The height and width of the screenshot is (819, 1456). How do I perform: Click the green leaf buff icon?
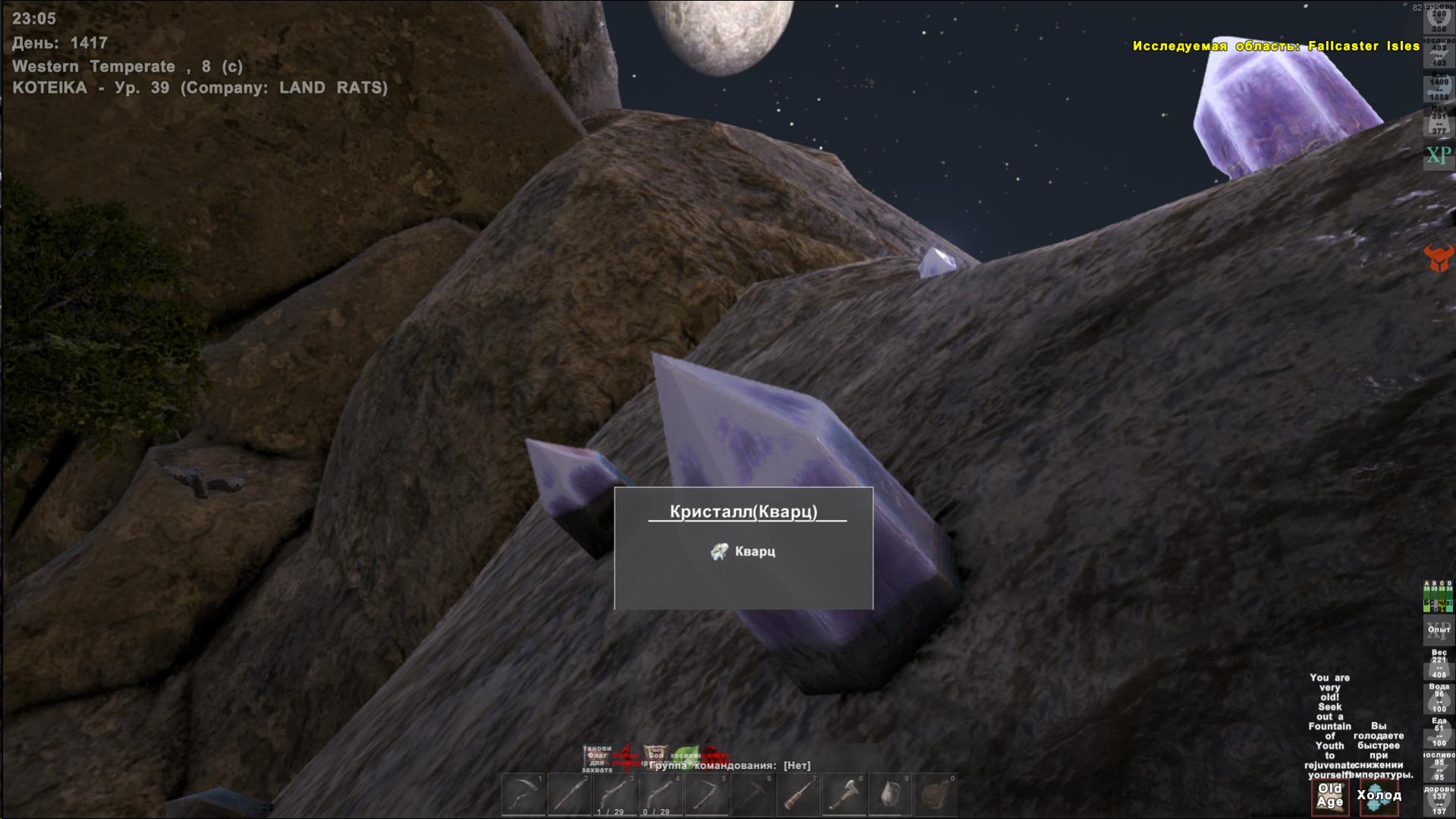coord(685,755)
